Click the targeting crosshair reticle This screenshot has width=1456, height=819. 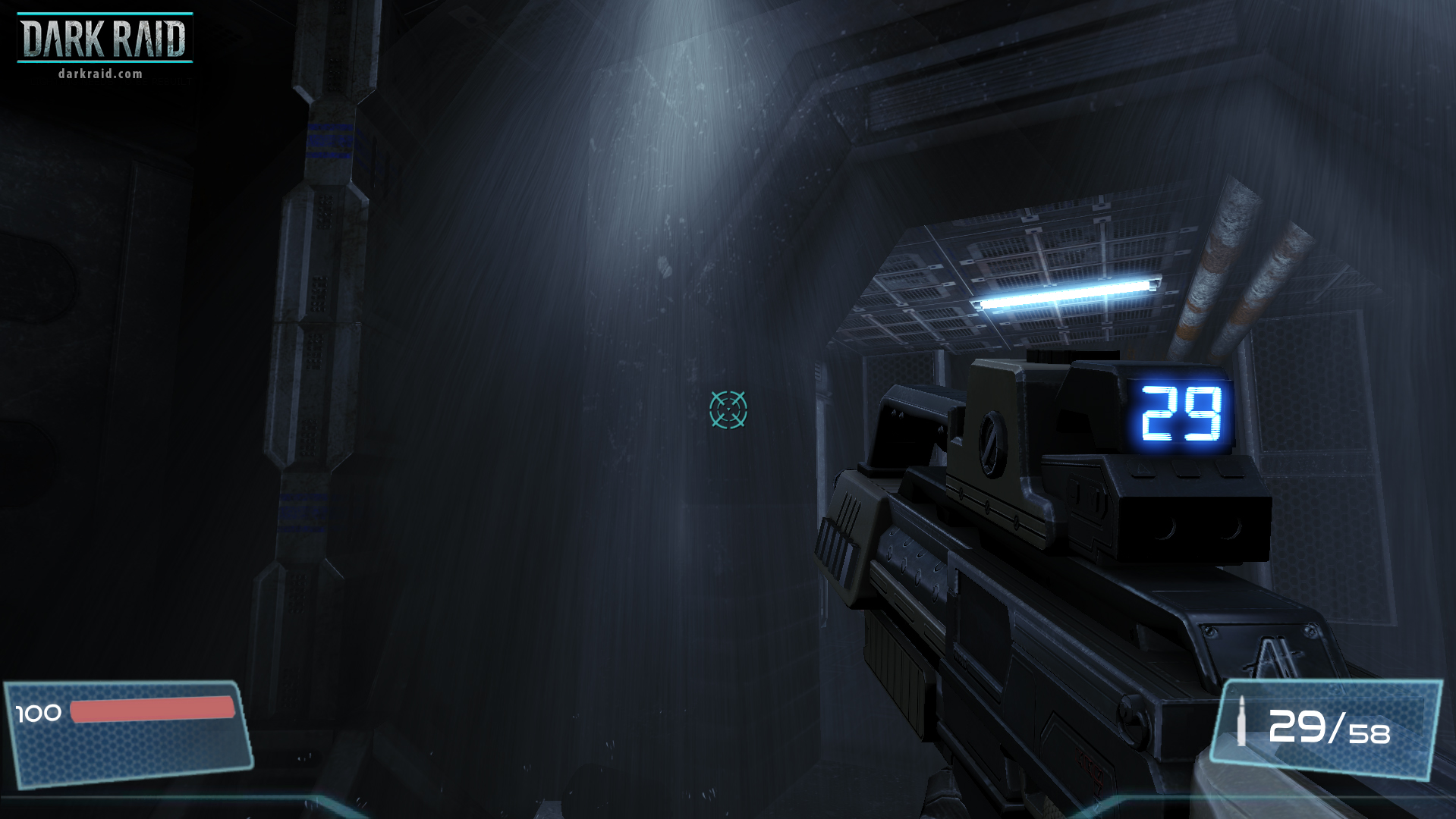[728, 409]
